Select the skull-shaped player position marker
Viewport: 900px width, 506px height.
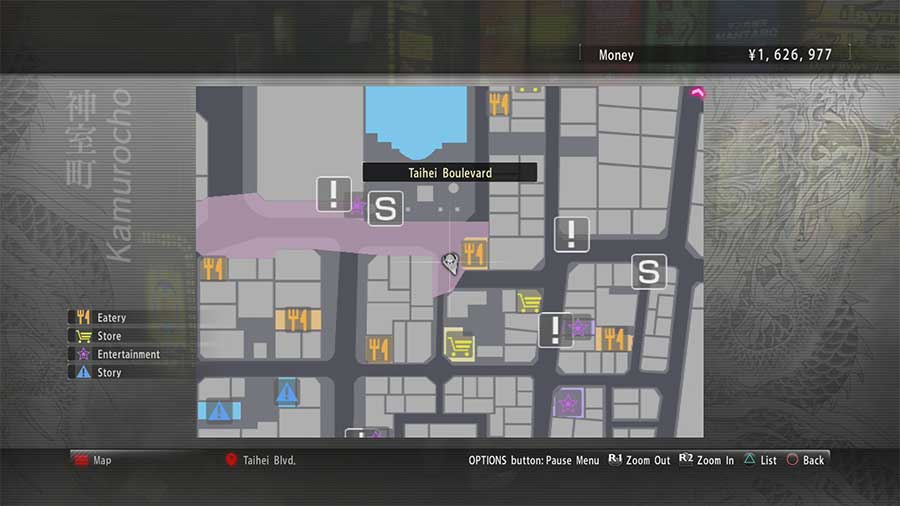pyautogui.click(x=451, y=262)
